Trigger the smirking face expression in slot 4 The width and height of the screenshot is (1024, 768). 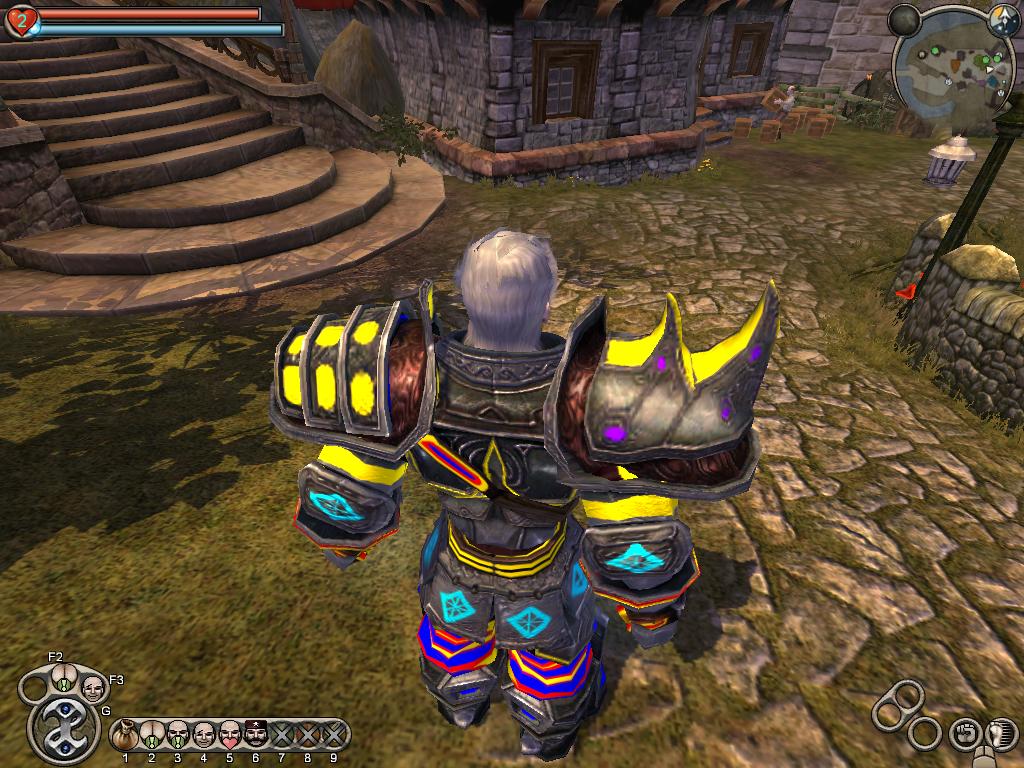(x=203, y=736)
